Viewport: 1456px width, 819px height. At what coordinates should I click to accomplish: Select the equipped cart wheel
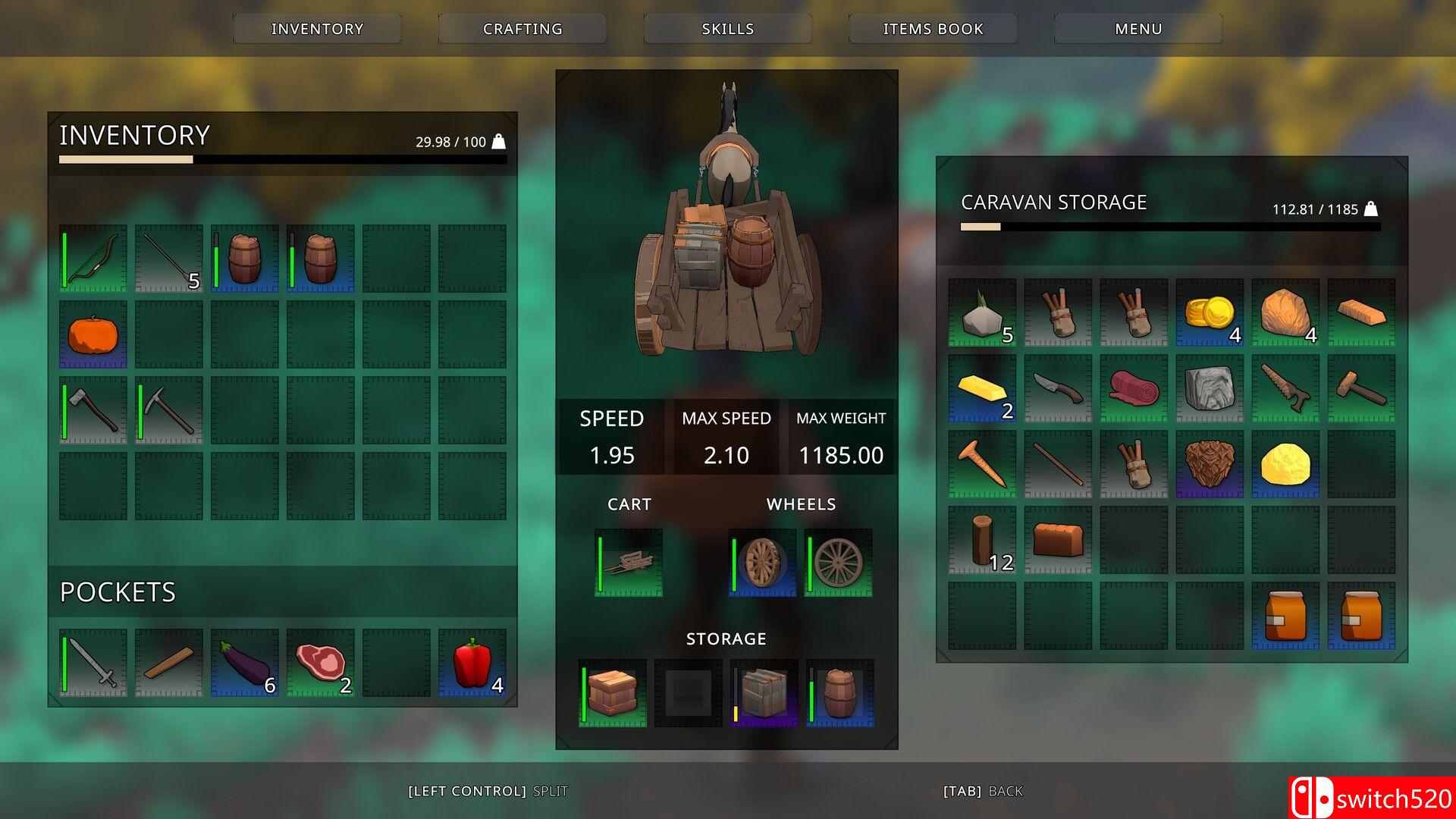click(x=761, y=561)
